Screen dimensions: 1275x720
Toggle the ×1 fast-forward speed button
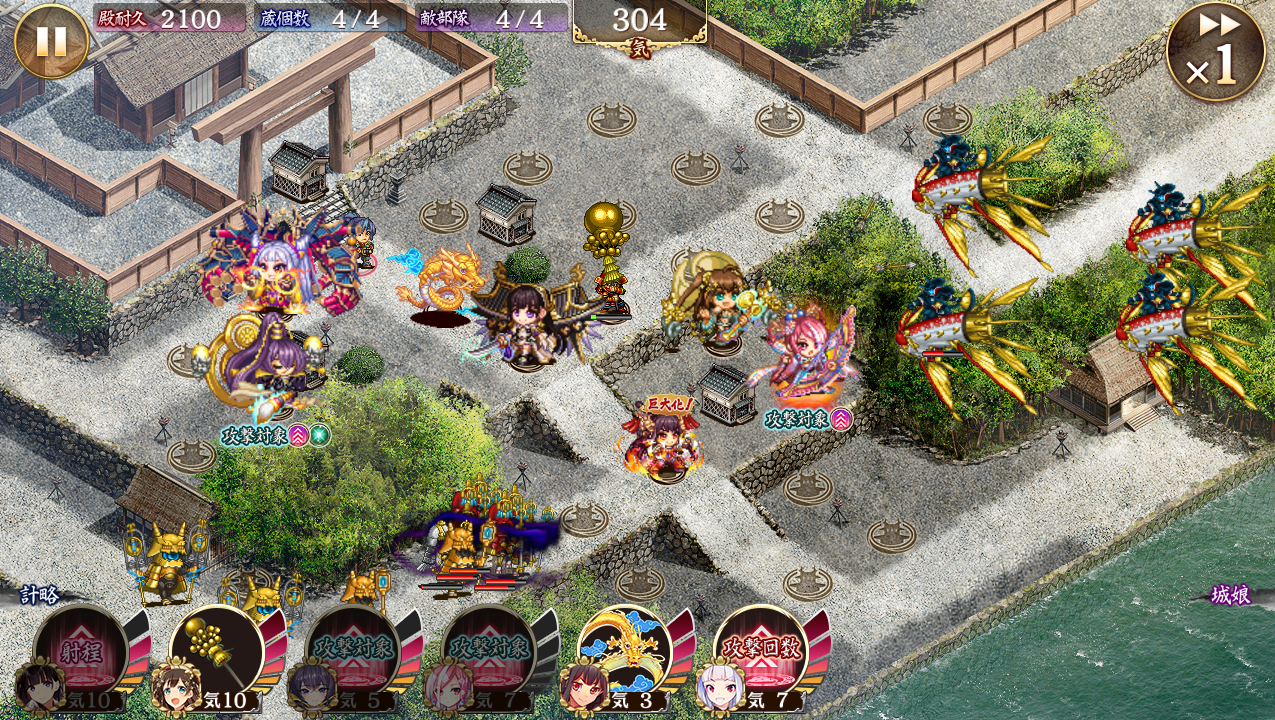point(1216,52)
